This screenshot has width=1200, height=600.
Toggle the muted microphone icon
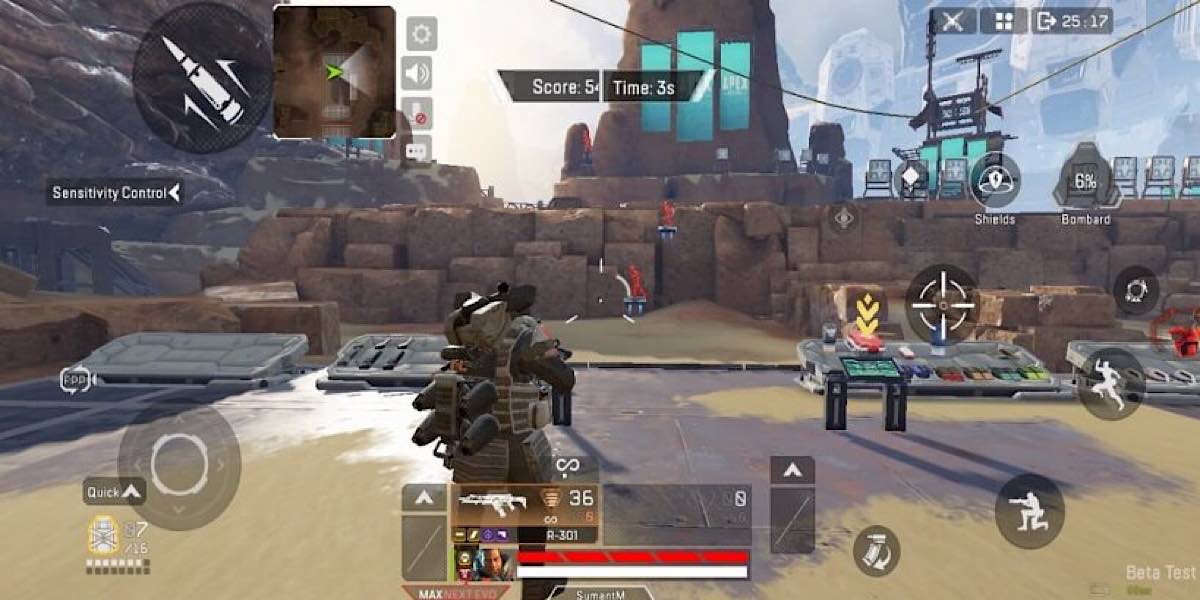point(420,113)
